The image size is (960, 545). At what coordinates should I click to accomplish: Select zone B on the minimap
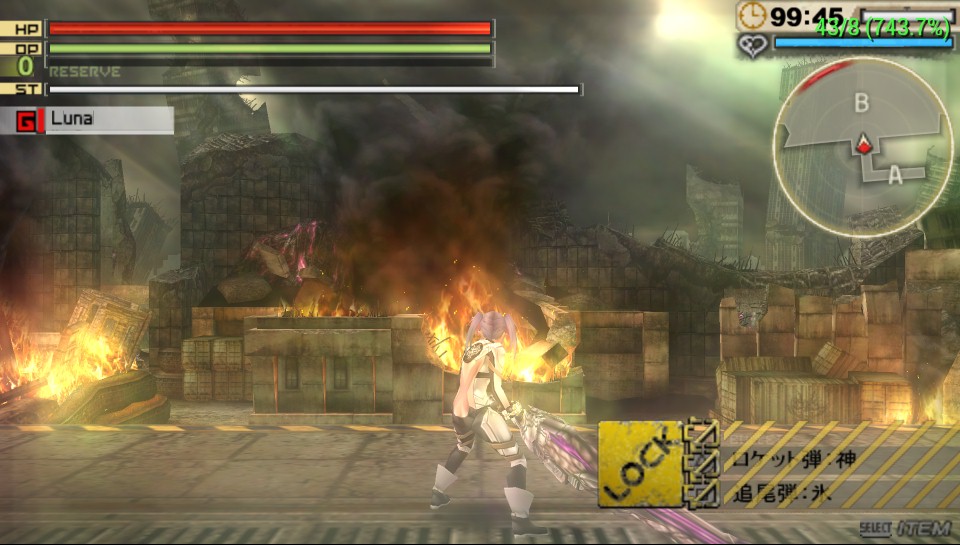pyautogui.click(x=861, y=102)
